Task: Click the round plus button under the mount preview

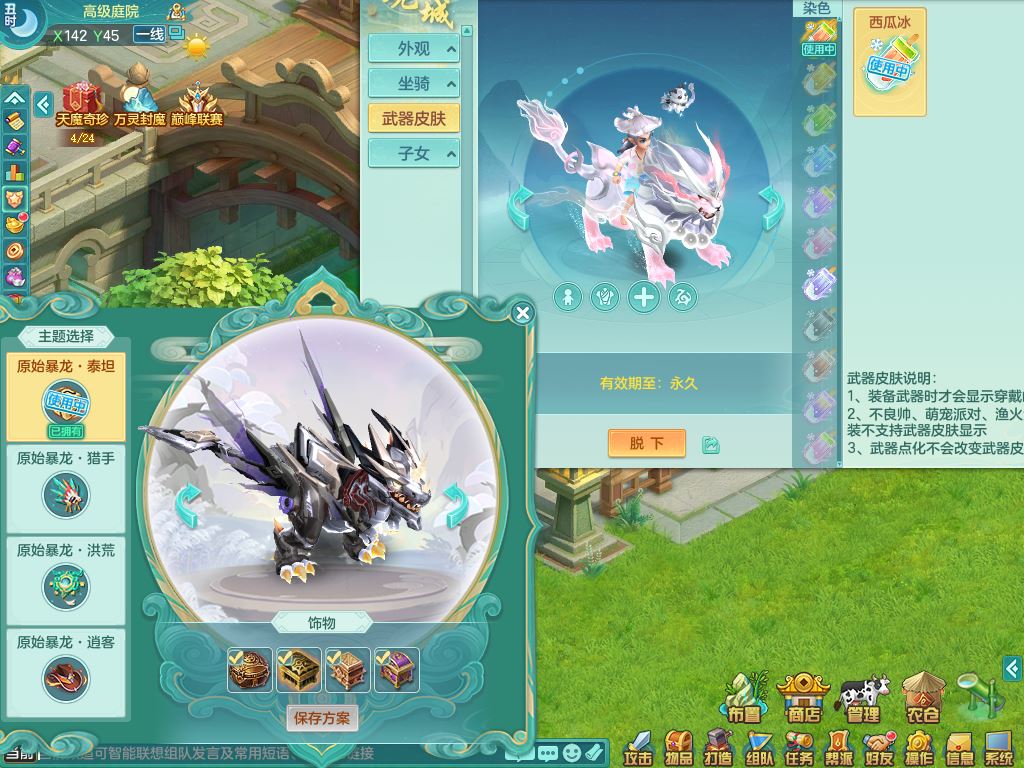Action: pyautogui.click(x=643, y=297)
